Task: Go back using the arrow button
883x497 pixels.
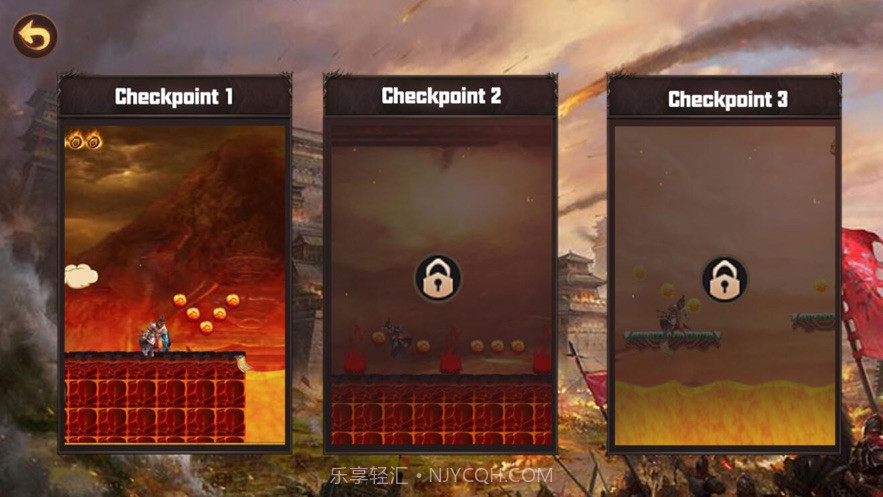Action: point(35,37)
